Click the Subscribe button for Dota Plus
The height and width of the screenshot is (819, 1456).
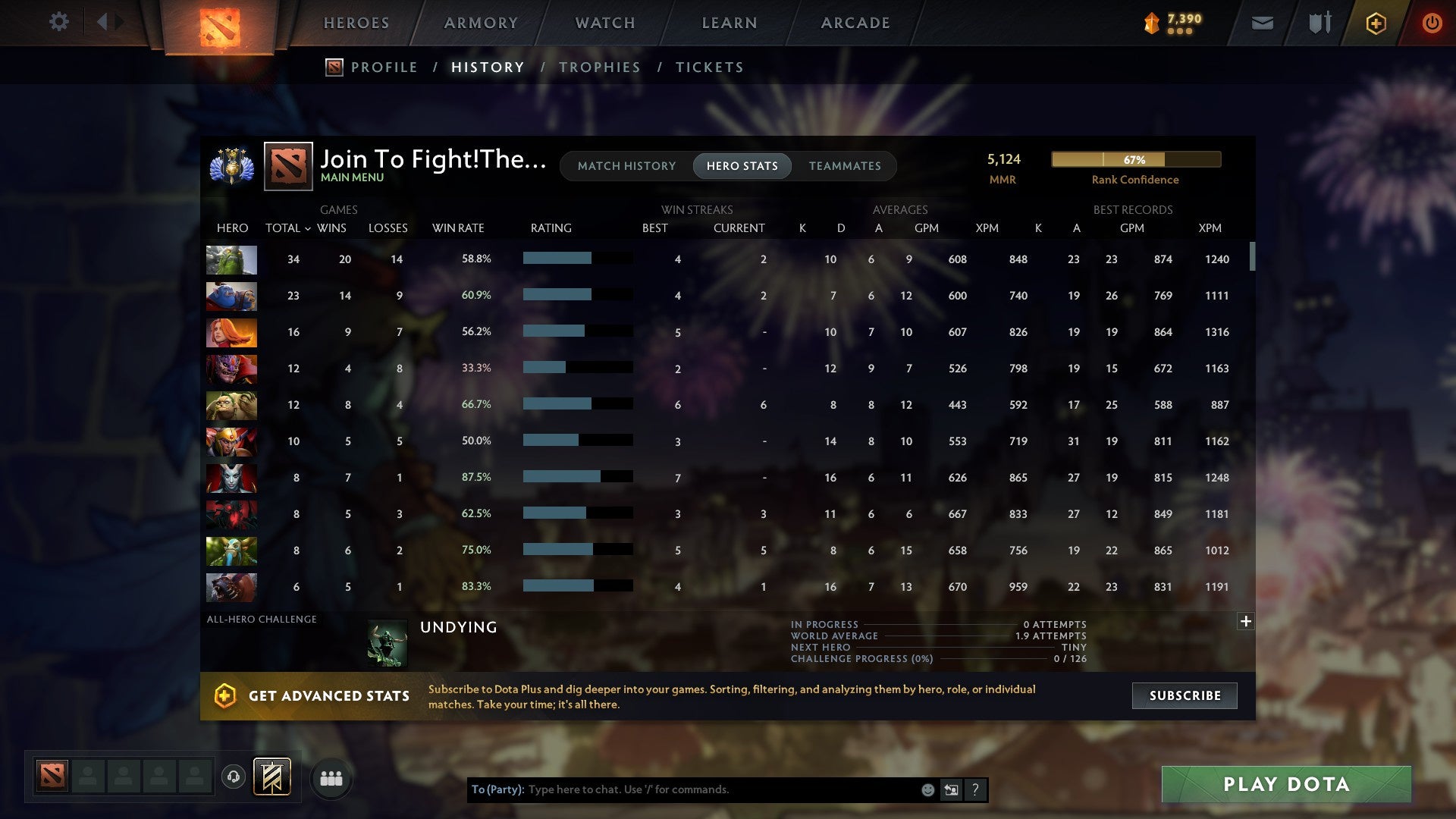[x=1184, y=695]
